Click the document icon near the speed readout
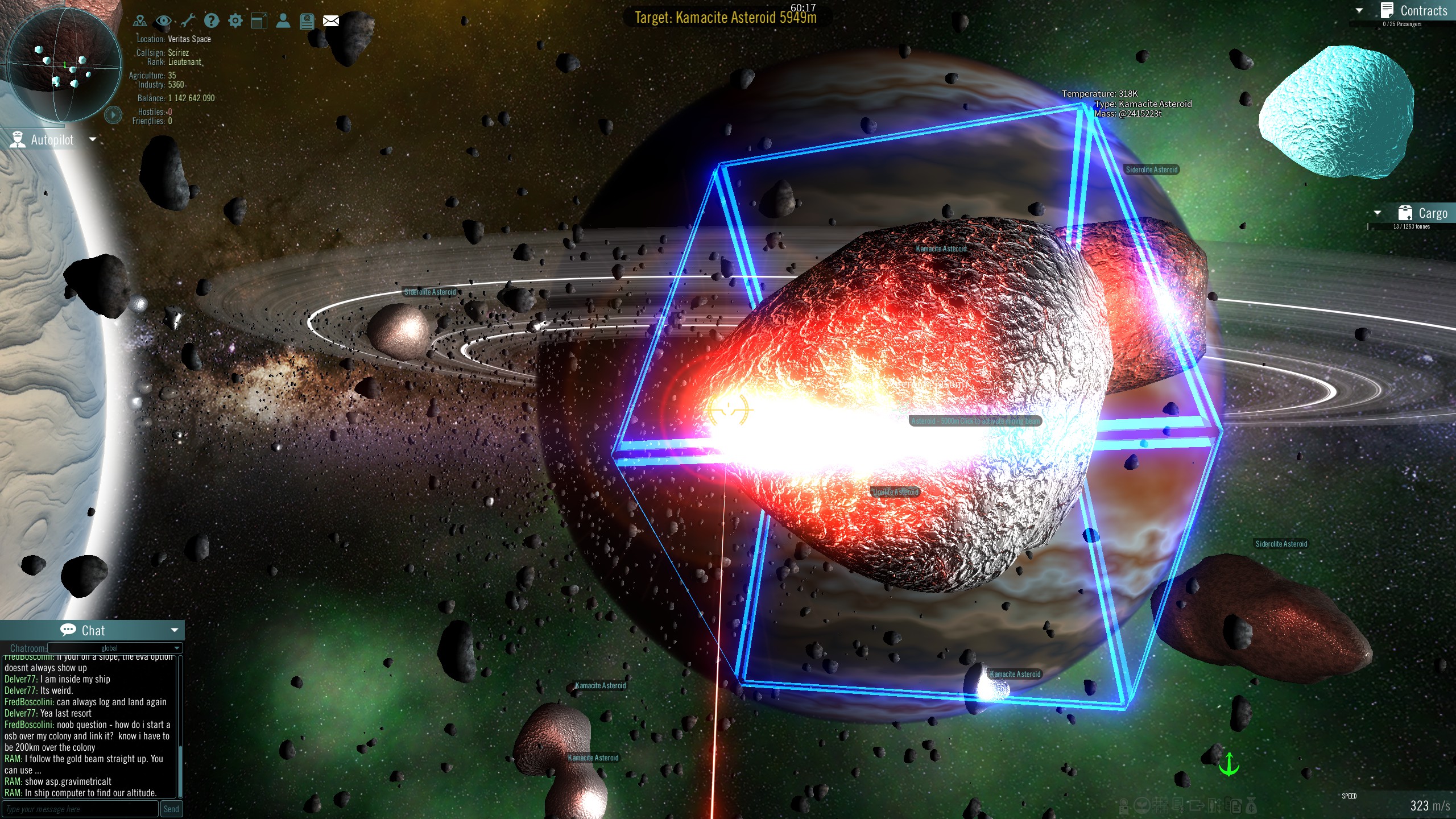The height and width of the screenshot is (819, 1456). coord(1235,807)
